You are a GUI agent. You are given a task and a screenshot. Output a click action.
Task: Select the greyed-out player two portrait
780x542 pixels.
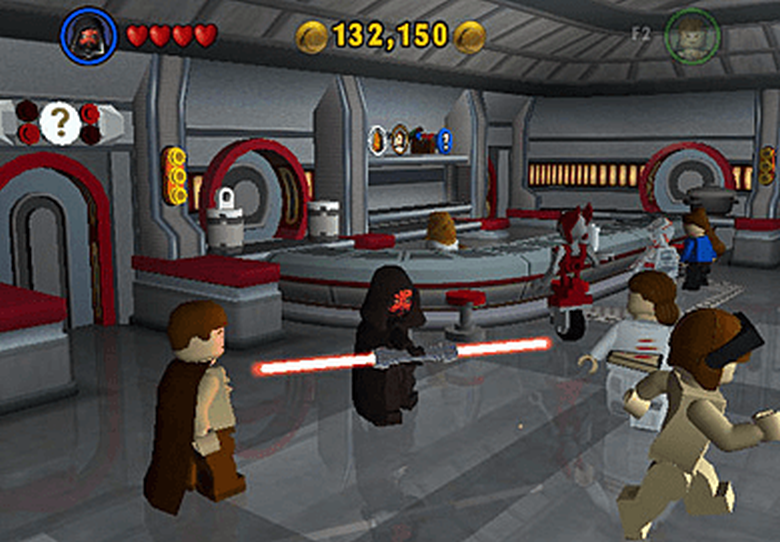pyautogui.click(x=692, y=36)
